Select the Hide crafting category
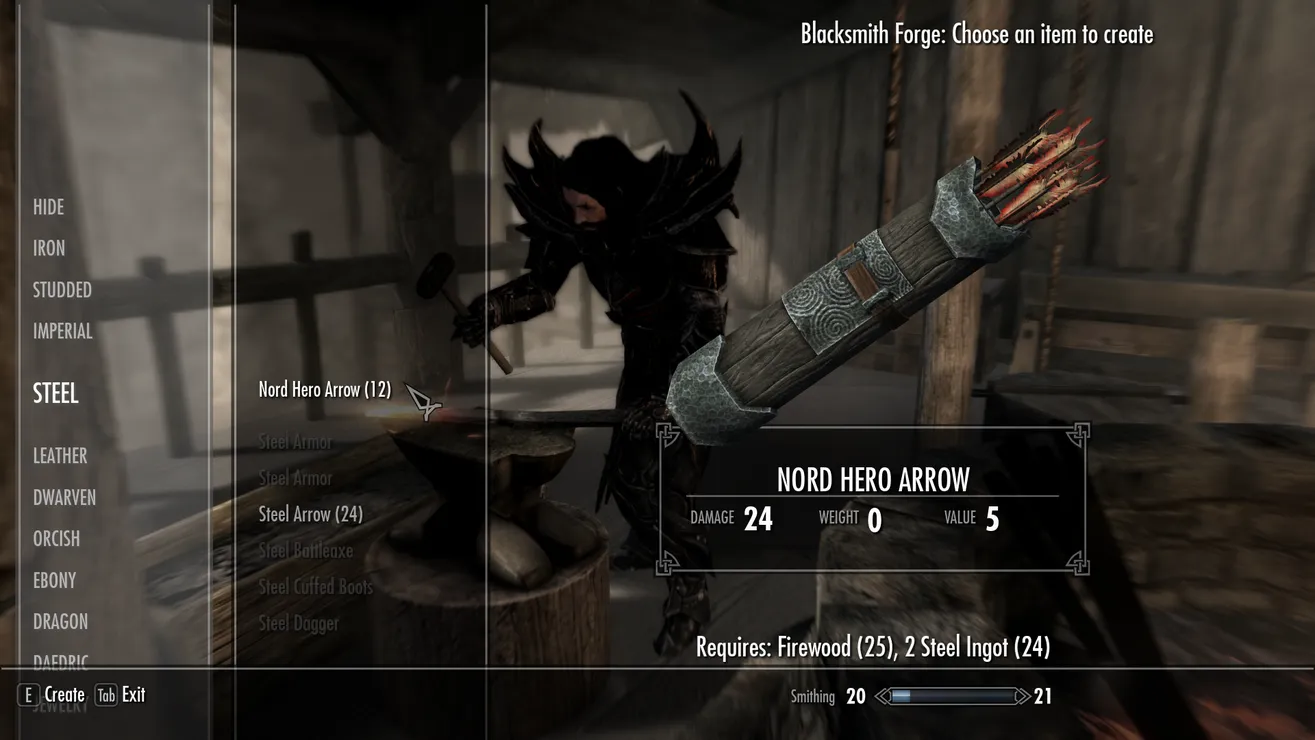The image size is (1315, 740). click(48, 207)
